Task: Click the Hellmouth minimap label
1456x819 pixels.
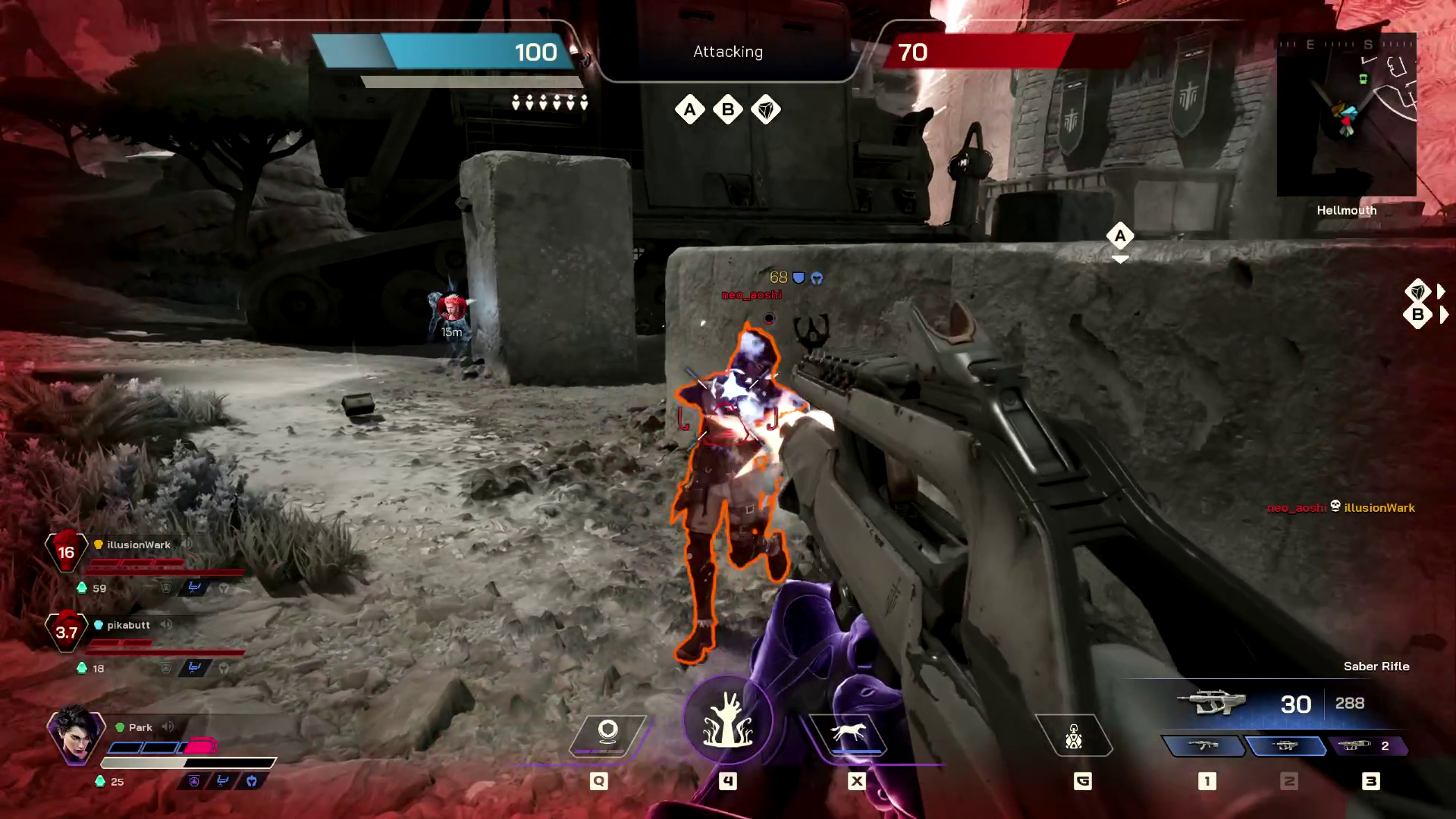Action: click(1346, 210)
